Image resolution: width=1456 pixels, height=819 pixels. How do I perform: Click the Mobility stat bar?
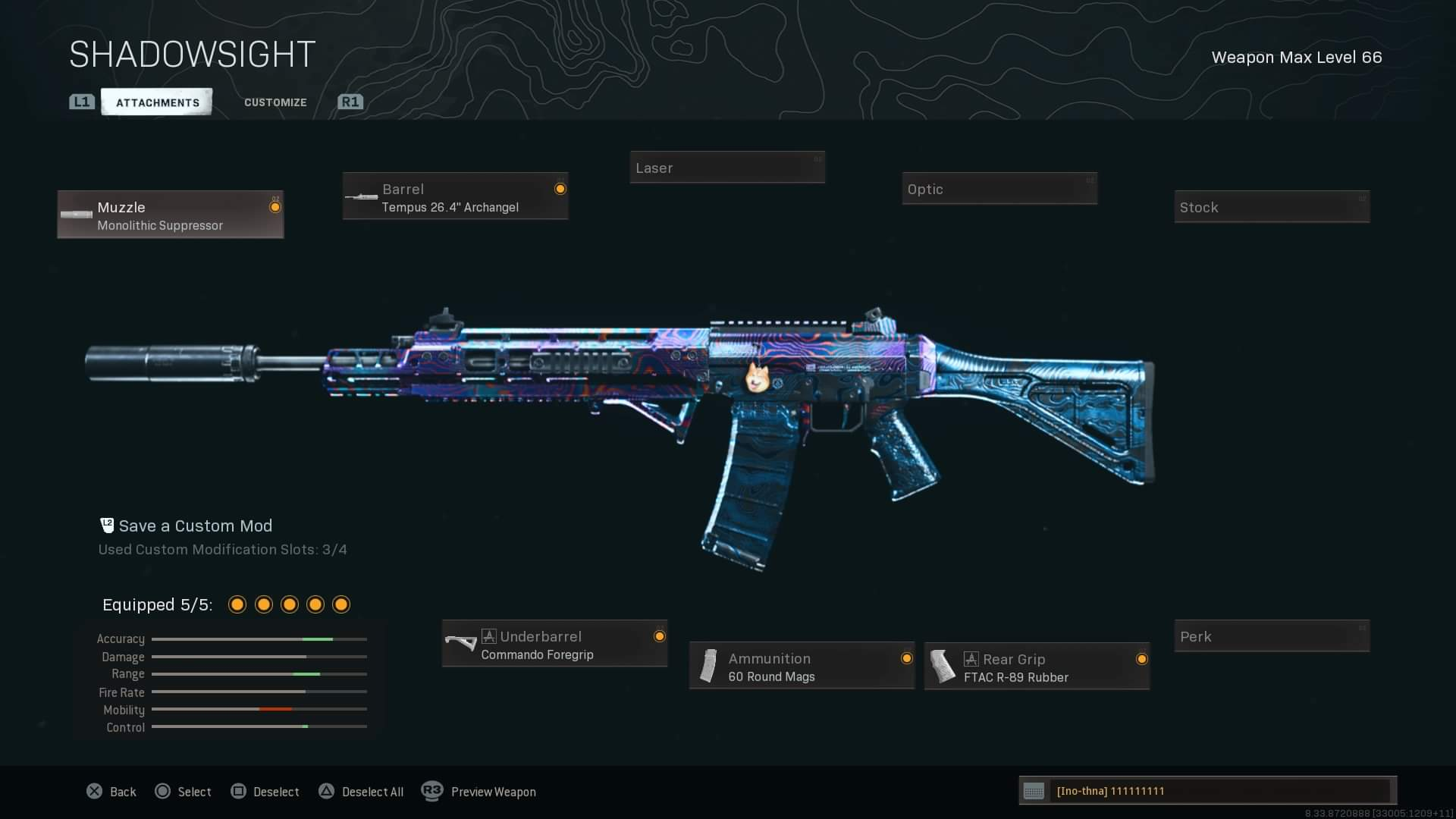(x=259, y=710)
